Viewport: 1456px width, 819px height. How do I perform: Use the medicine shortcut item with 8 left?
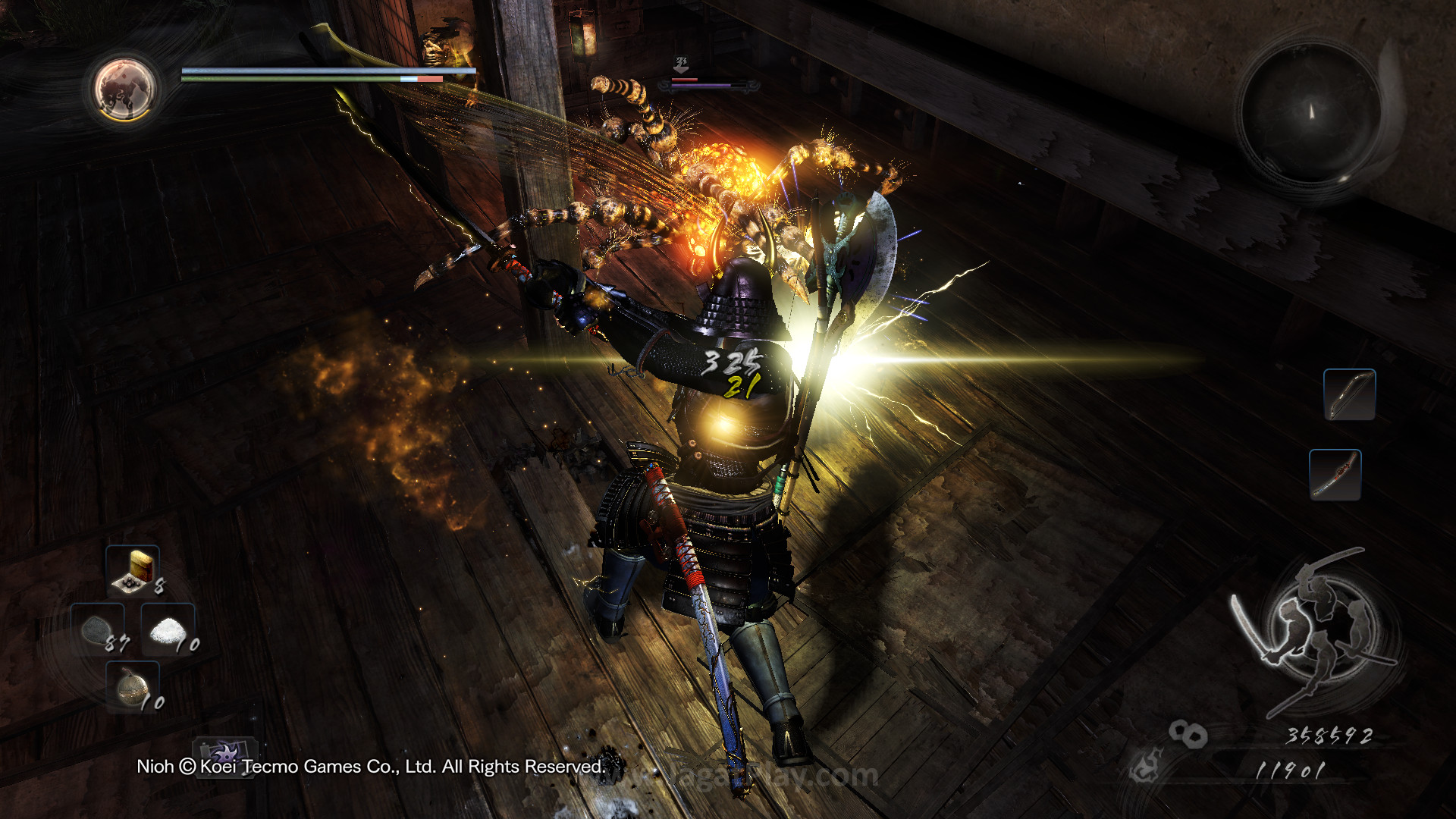pyautogui.click(x=133, y=570)
